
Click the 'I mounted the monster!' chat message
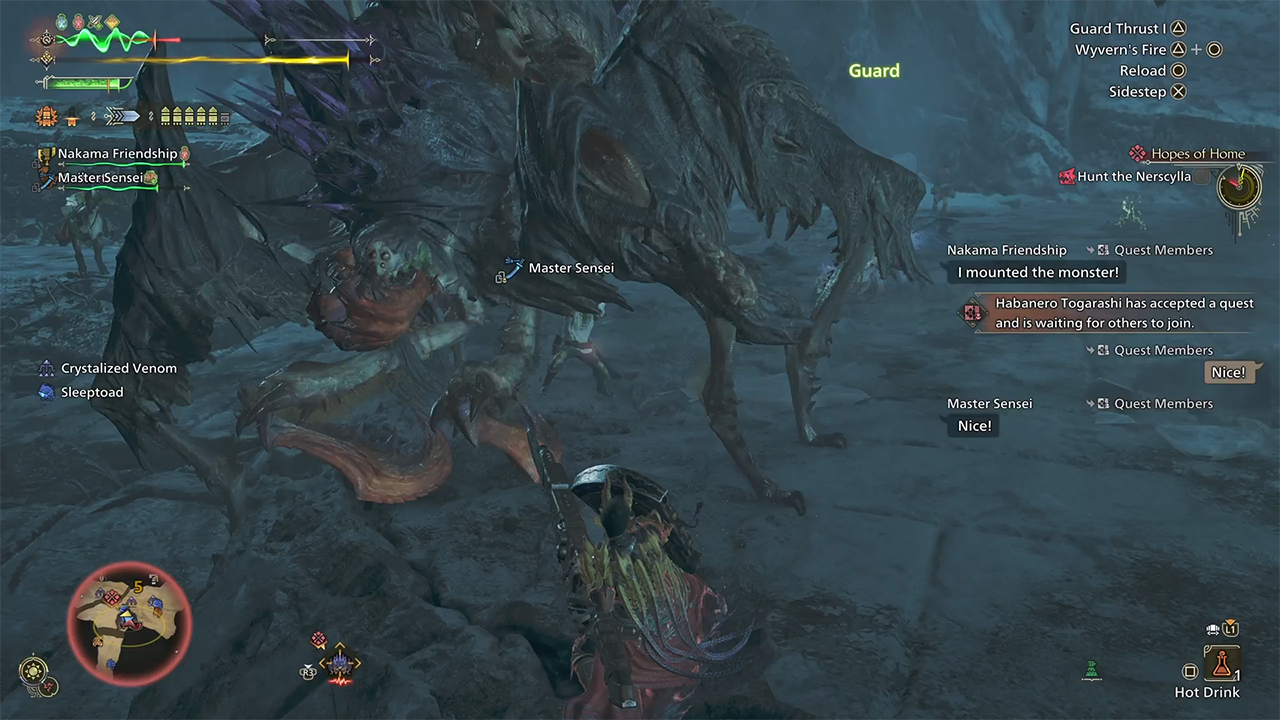[1038, 272]
